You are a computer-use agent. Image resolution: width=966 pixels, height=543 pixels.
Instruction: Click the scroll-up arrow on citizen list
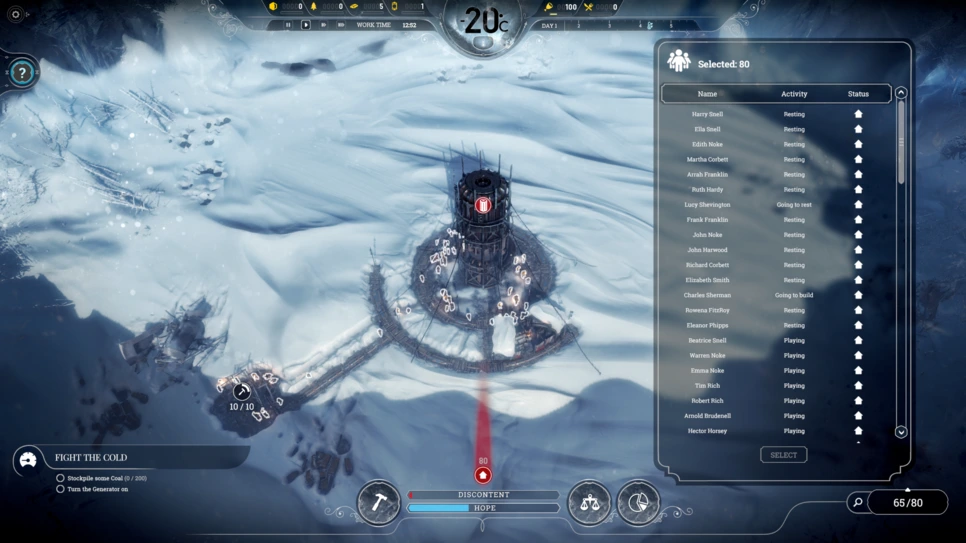901,93
